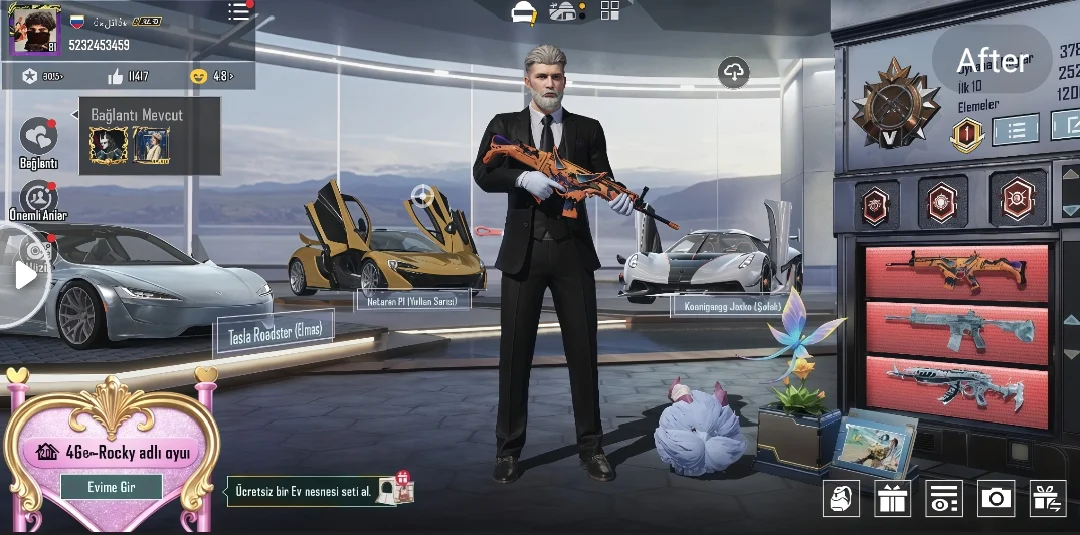
Task: Open the helmet icon at the top
Action: 524,13
